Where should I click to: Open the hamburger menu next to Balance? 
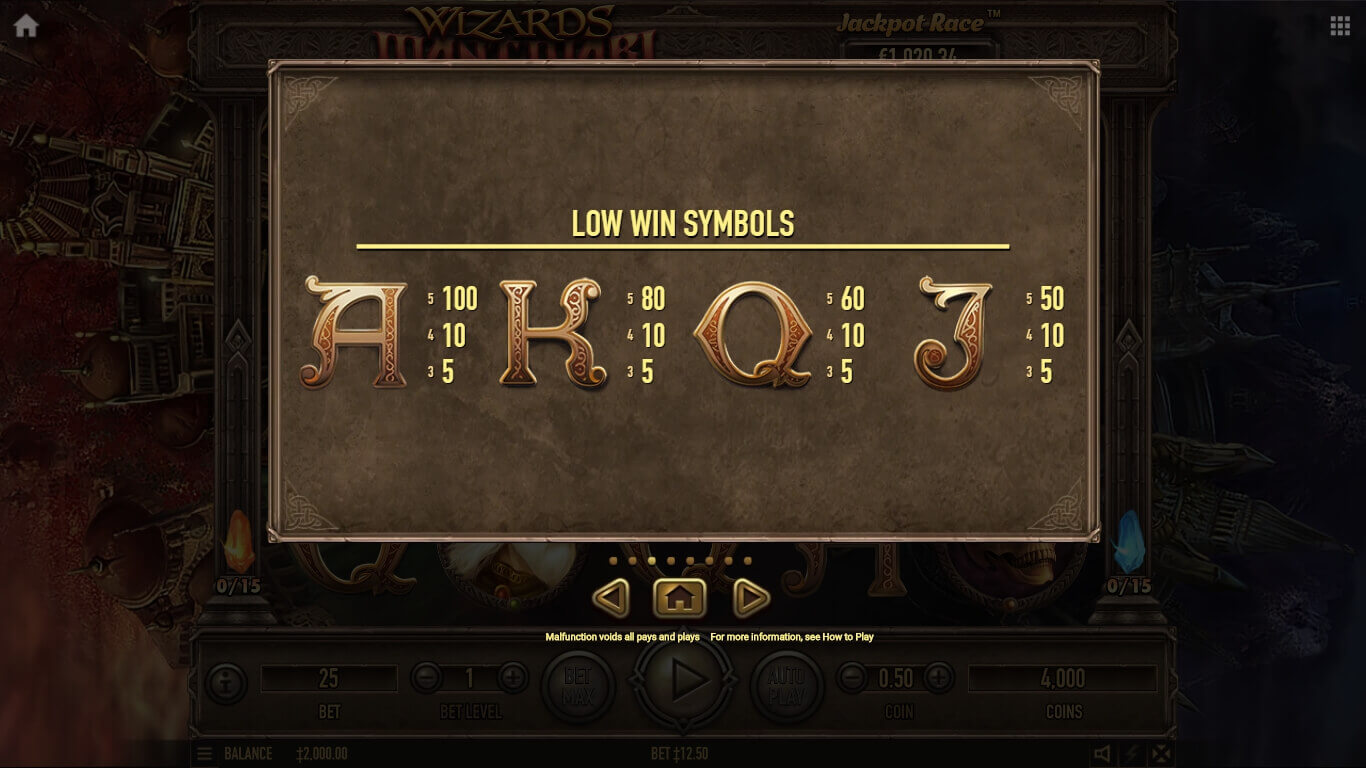tap(204, 754)
